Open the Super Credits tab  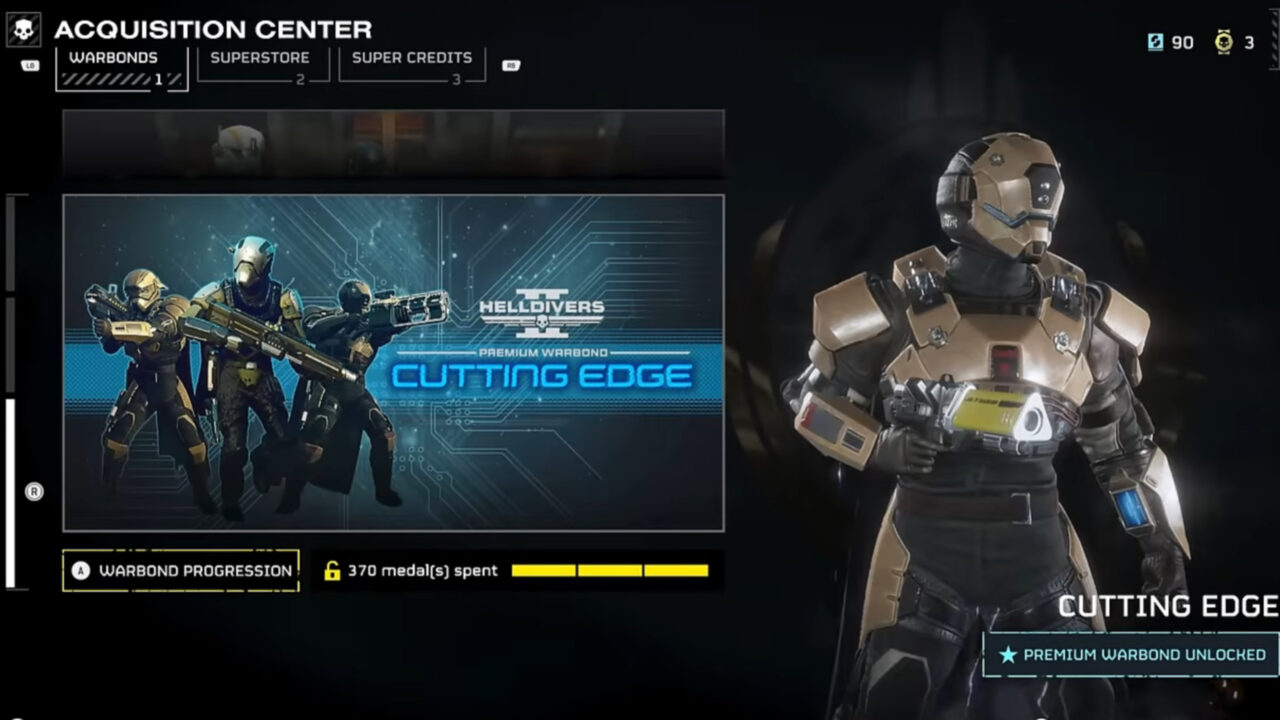pyautogui.click(x=412, y=57)
